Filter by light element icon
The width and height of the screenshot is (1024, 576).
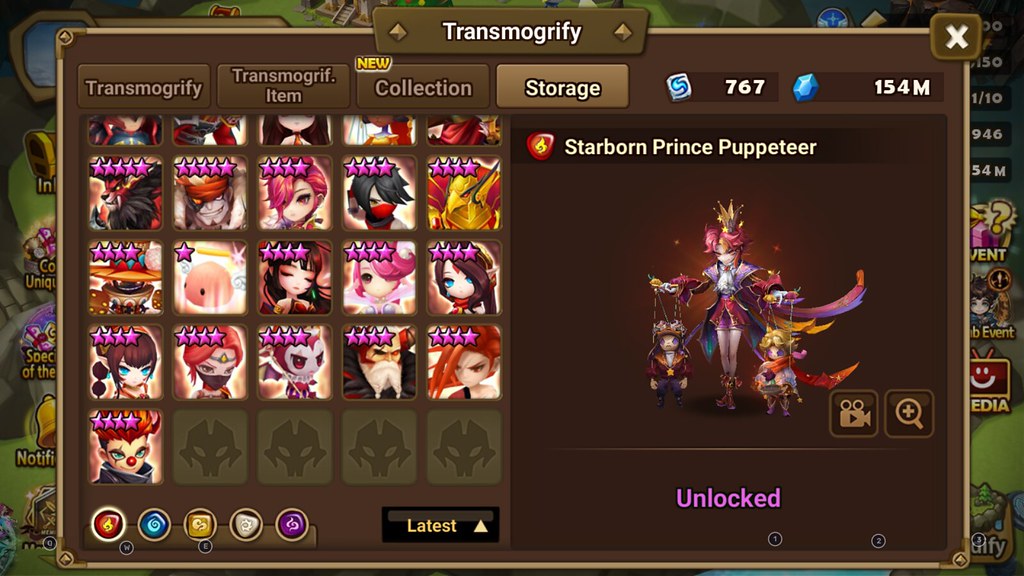point(246,523)
